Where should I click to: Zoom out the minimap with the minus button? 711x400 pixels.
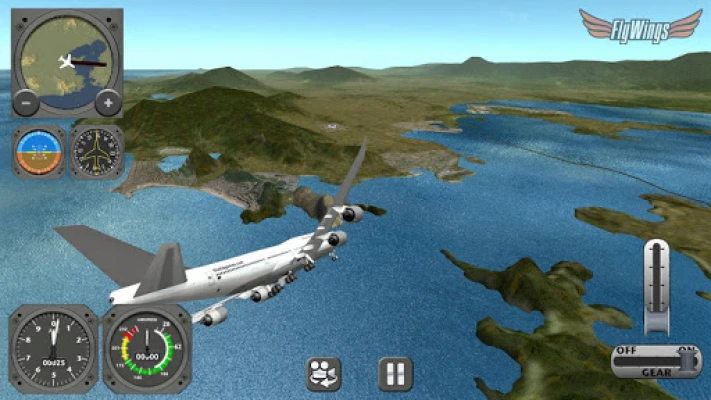pos(27,103)
